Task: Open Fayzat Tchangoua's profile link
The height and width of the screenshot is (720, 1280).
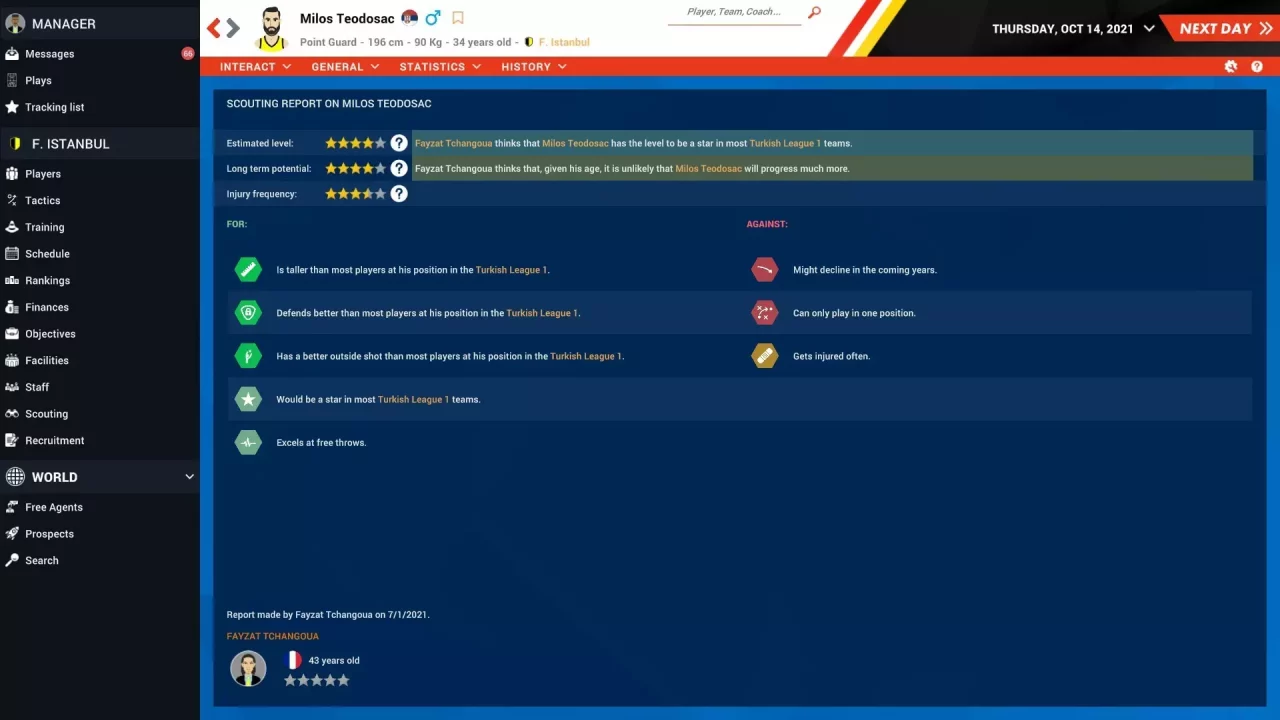Action: (272, 636)
